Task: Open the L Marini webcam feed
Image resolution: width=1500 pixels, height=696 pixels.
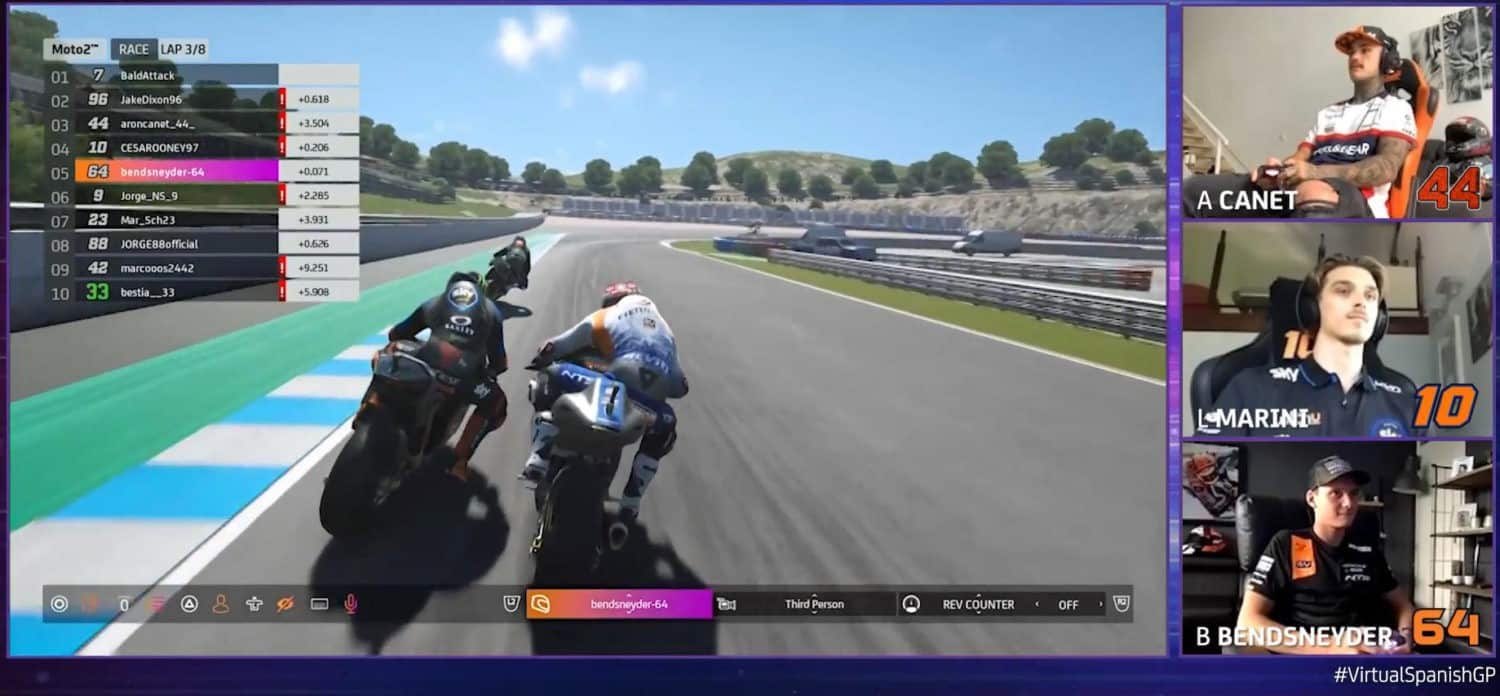Action: pos(1324,330)
